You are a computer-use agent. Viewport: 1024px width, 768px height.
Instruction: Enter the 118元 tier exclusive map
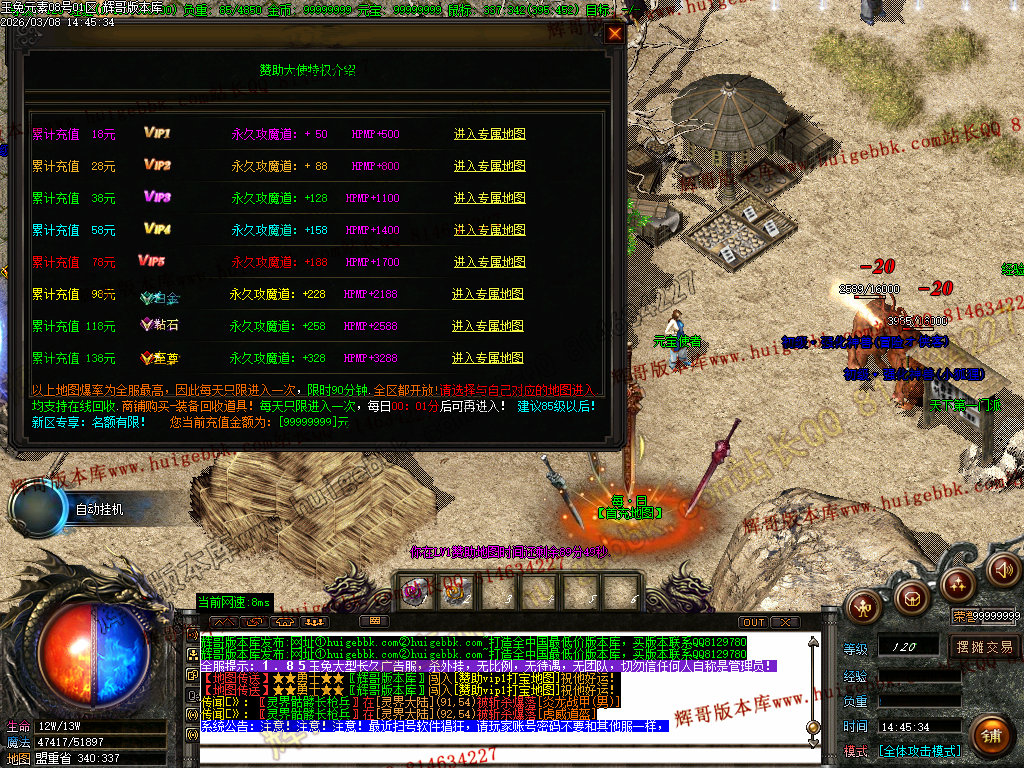pos(487,326)
